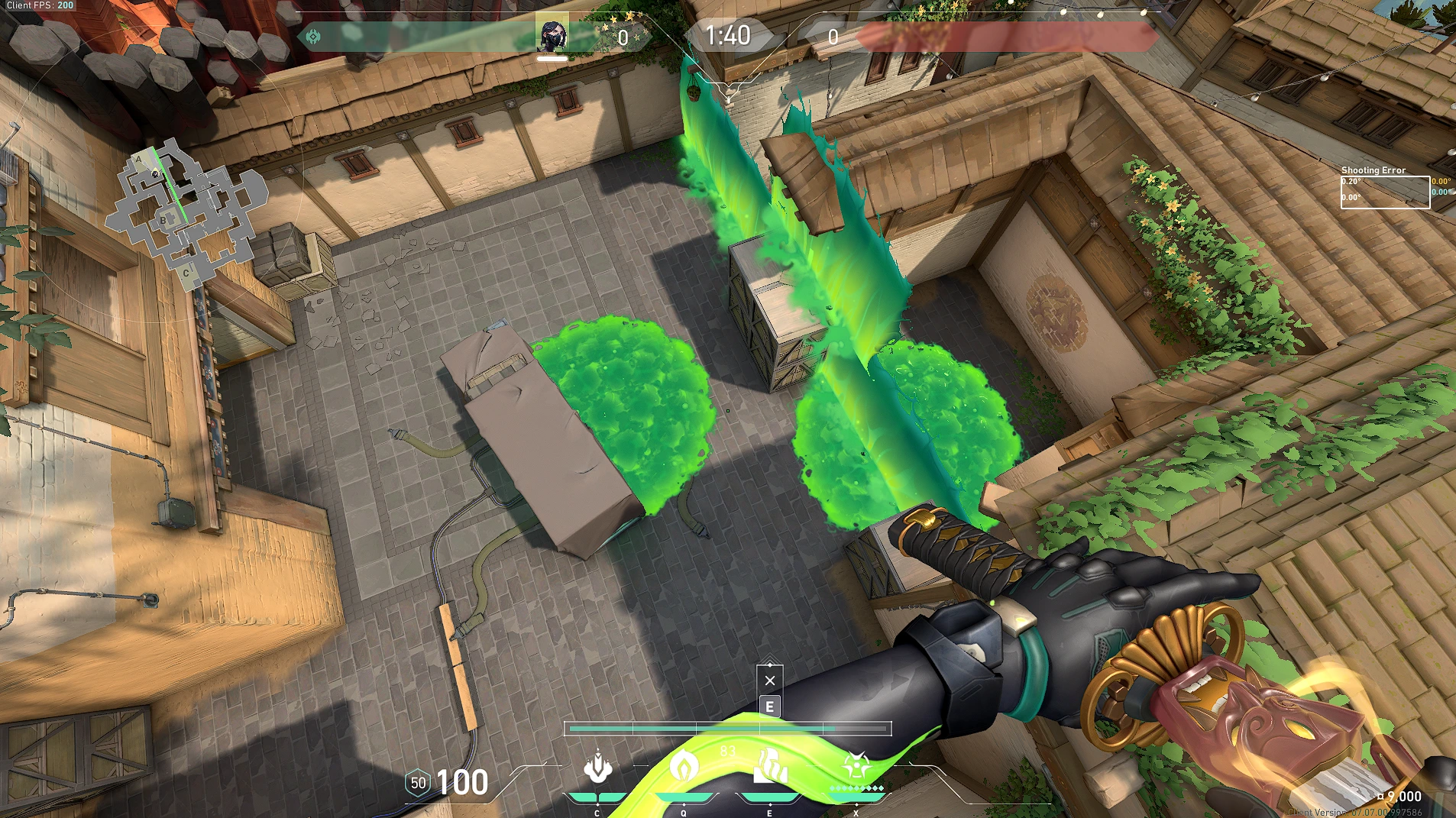
Task: Select the Viper agent portrait in top bar
Action: point(552,34)
